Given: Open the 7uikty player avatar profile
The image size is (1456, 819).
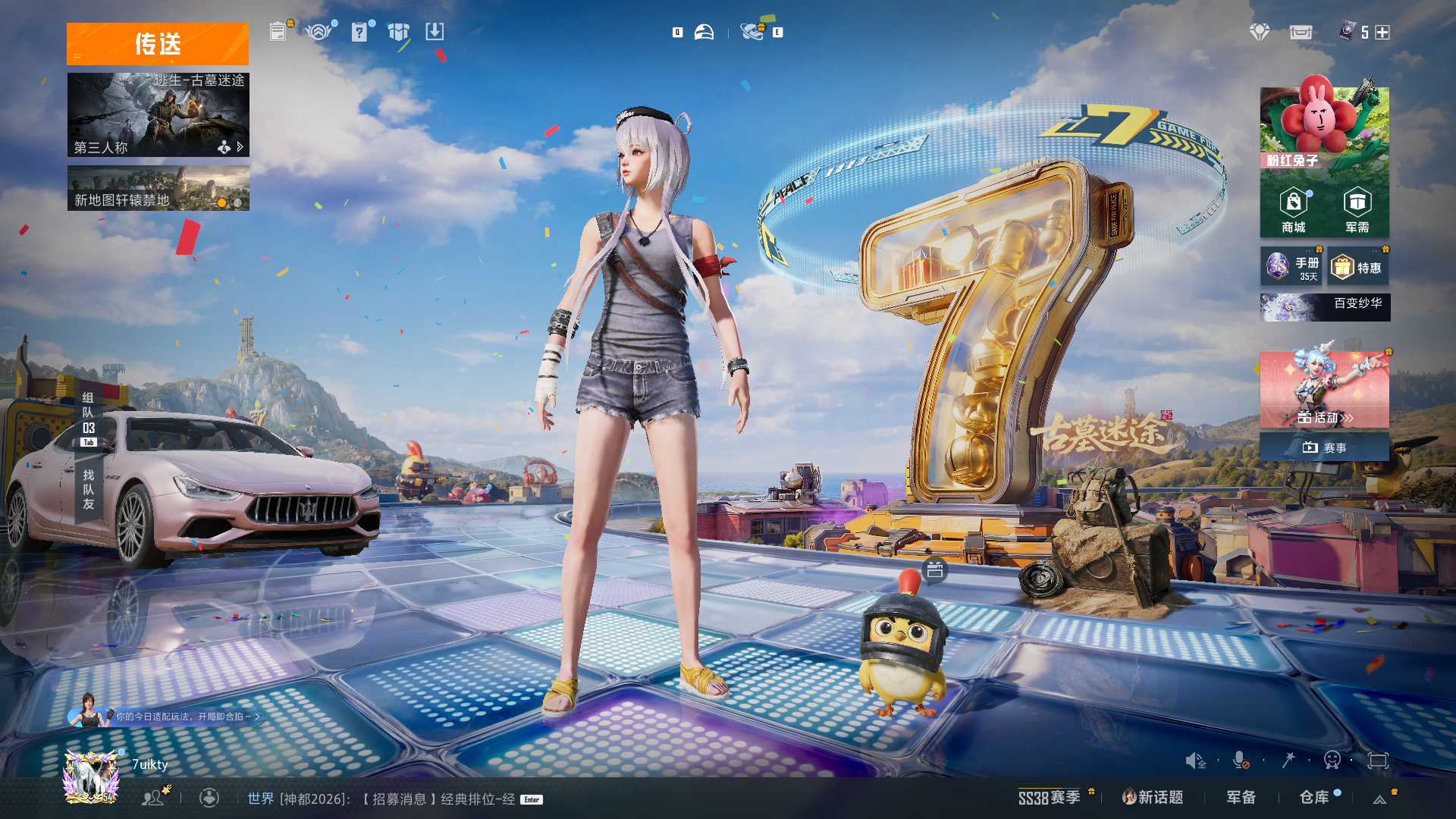Looking at the screenshot, I should [91, 775].
